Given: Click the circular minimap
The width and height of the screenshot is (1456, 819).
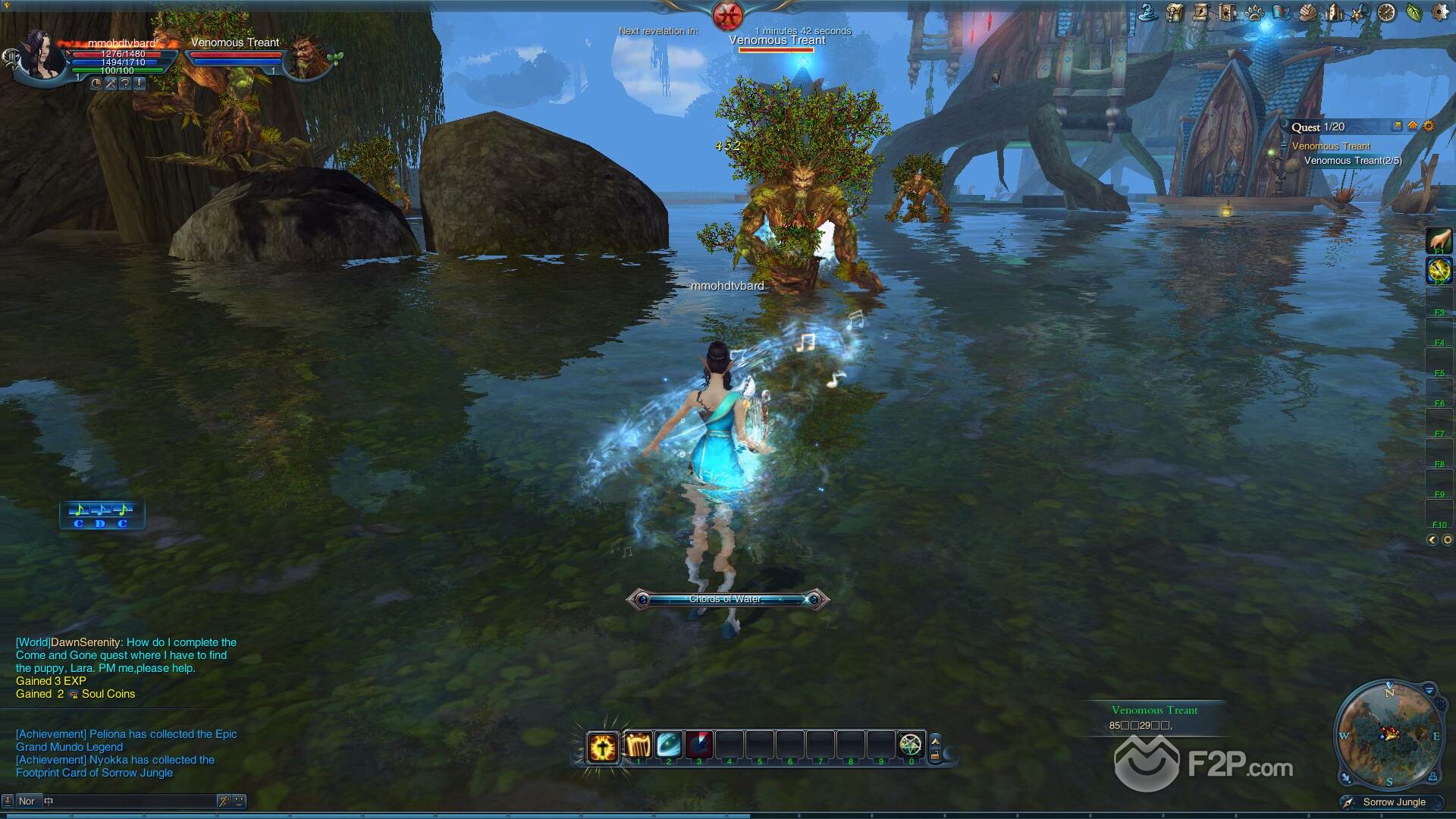Looking at the screenshot, I should tap(1389, 734).
